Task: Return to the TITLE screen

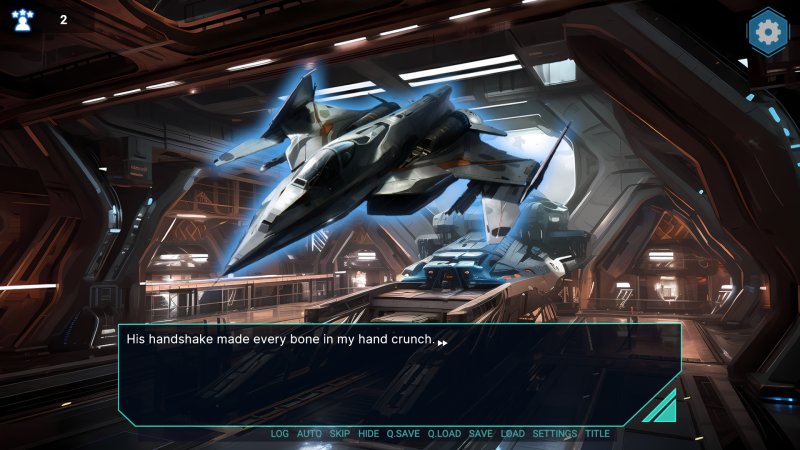Action: 597,434
